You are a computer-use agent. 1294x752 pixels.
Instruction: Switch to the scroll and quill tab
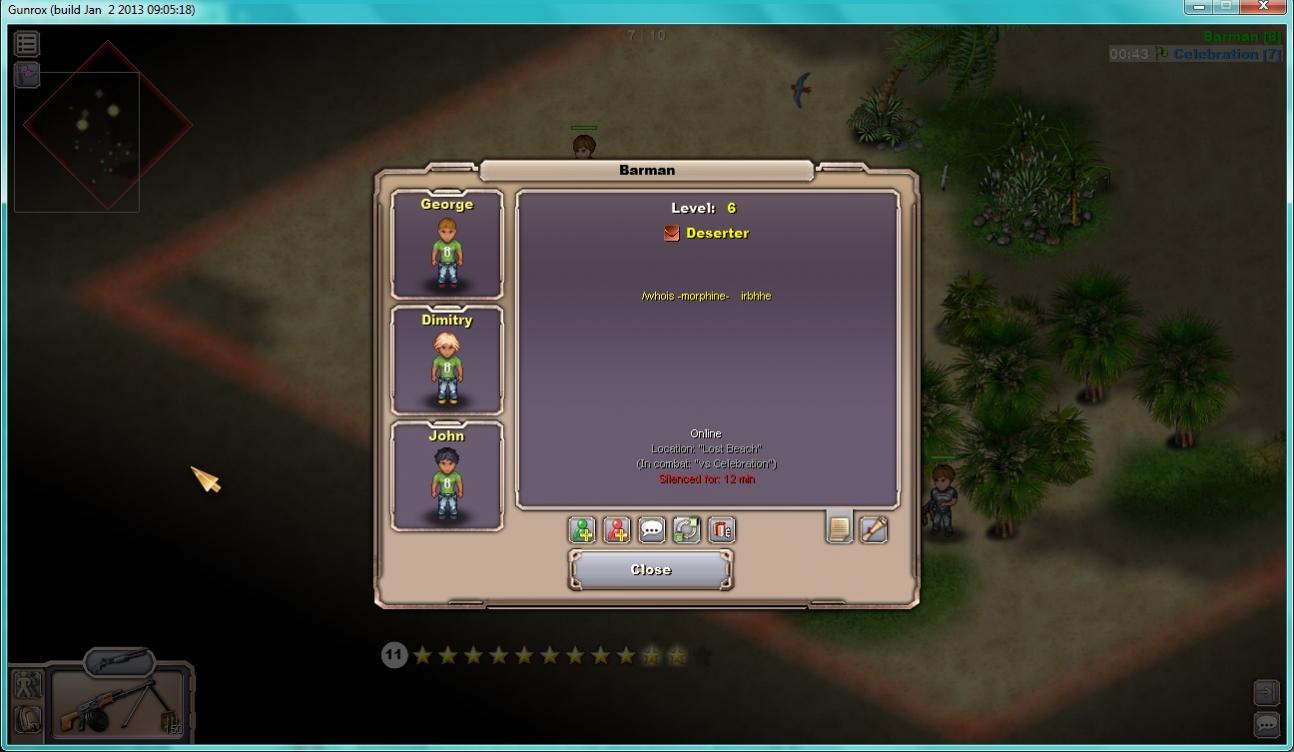[874, 529]
